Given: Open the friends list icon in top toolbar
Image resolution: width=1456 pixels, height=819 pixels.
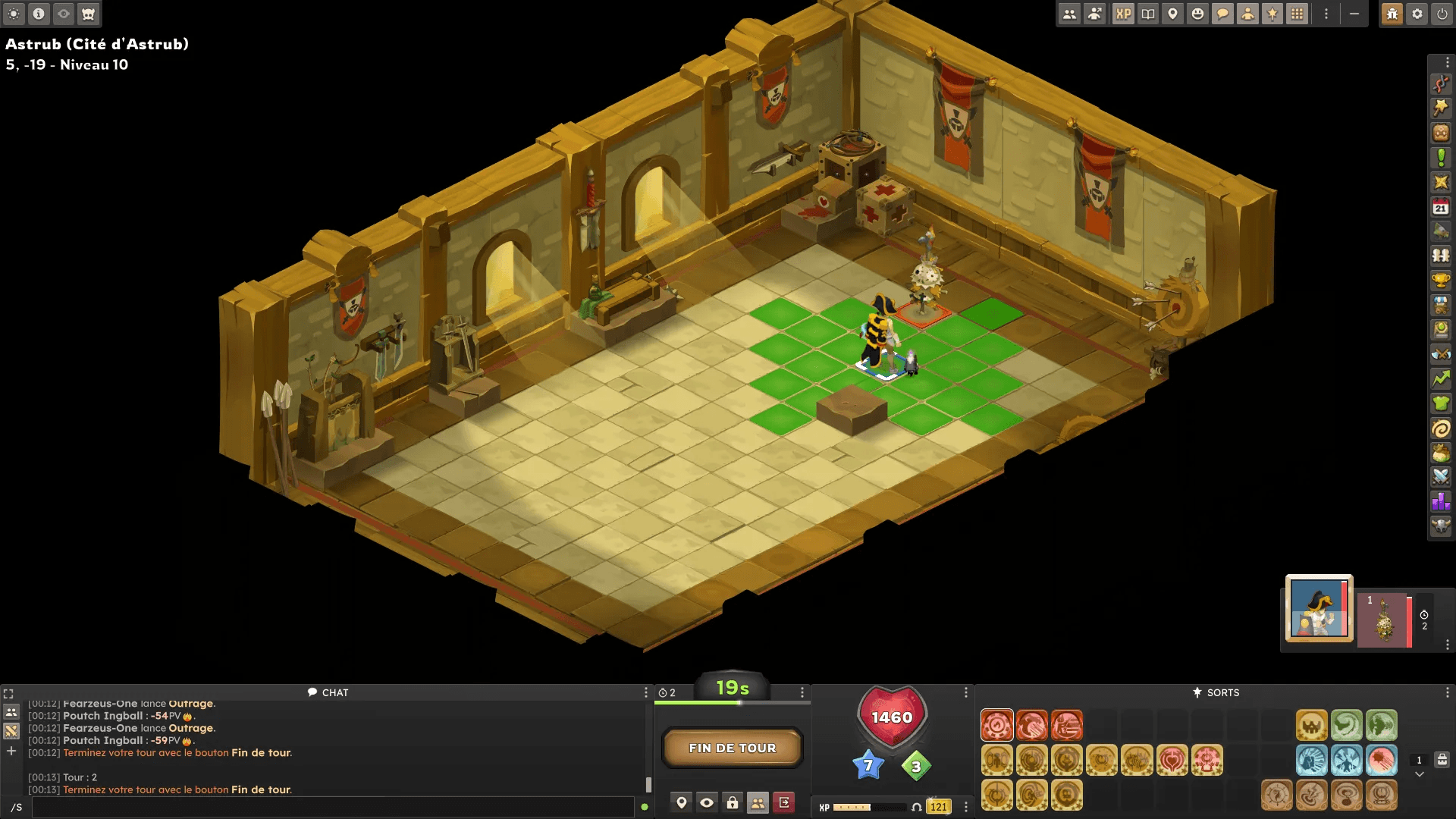Looking at the screenshot, I should coord(1069,14).
